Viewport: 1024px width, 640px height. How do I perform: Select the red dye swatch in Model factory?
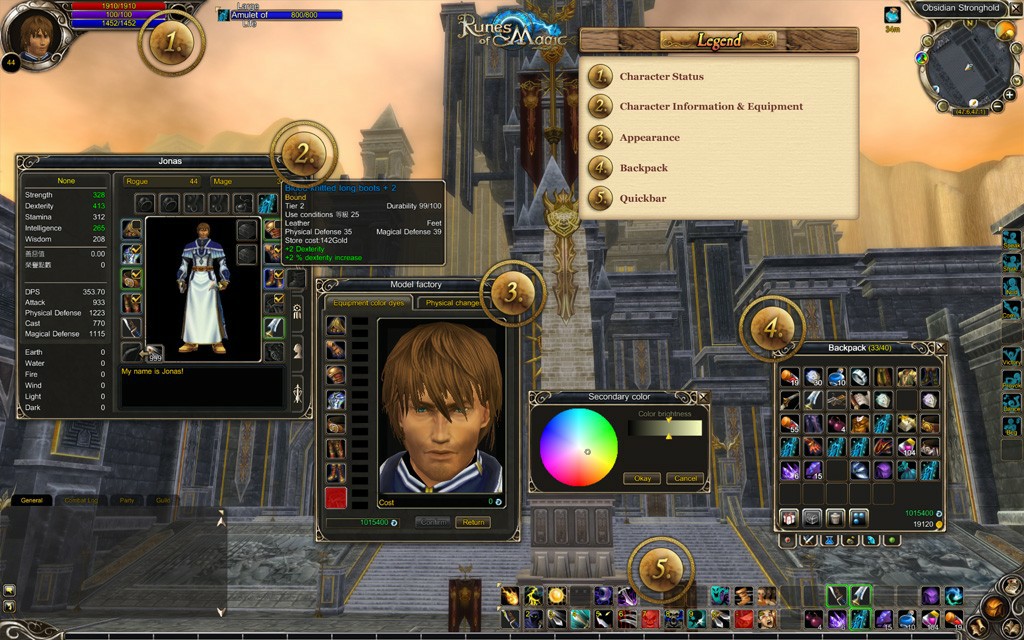335,497
